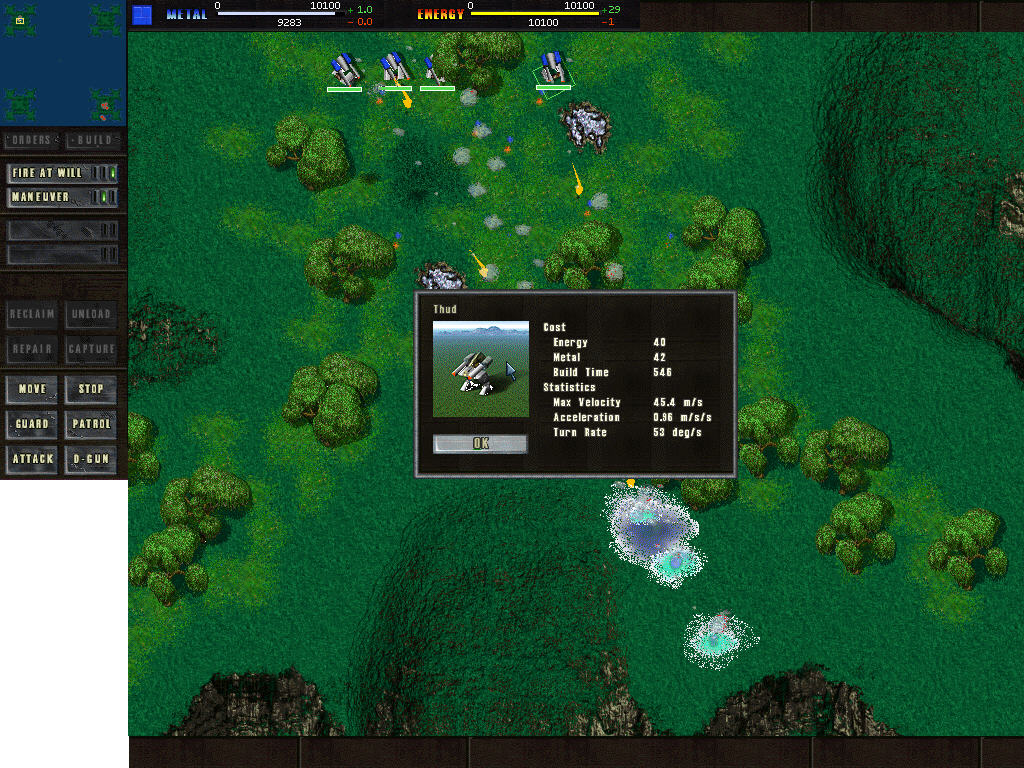Click the blue square team icon
This screenshot has width=1024, height=768.
pos(143,14)
